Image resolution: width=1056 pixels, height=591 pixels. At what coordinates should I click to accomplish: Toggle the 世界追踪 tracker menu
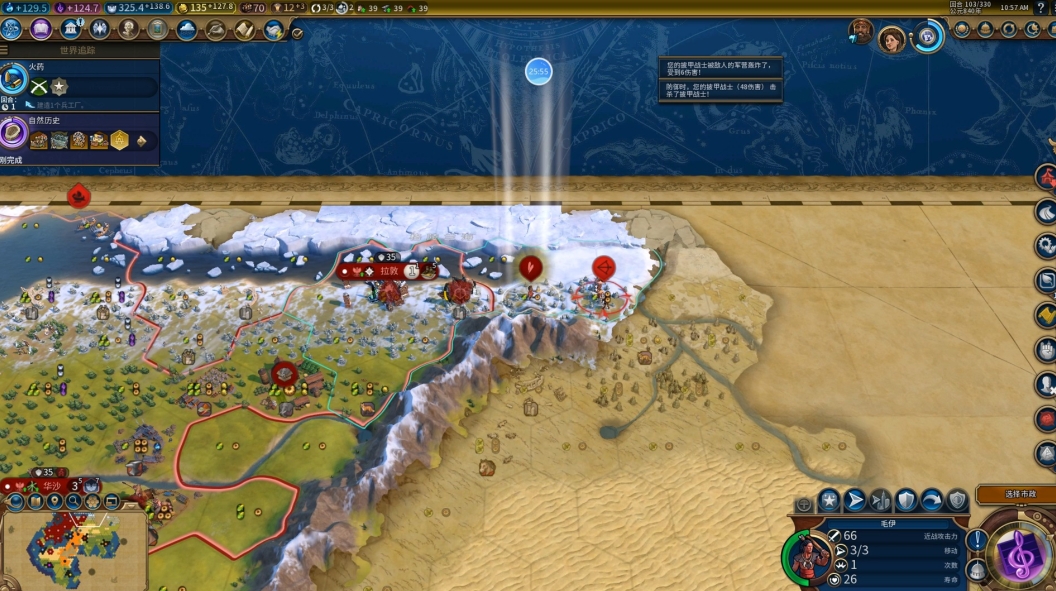[5, 50]
